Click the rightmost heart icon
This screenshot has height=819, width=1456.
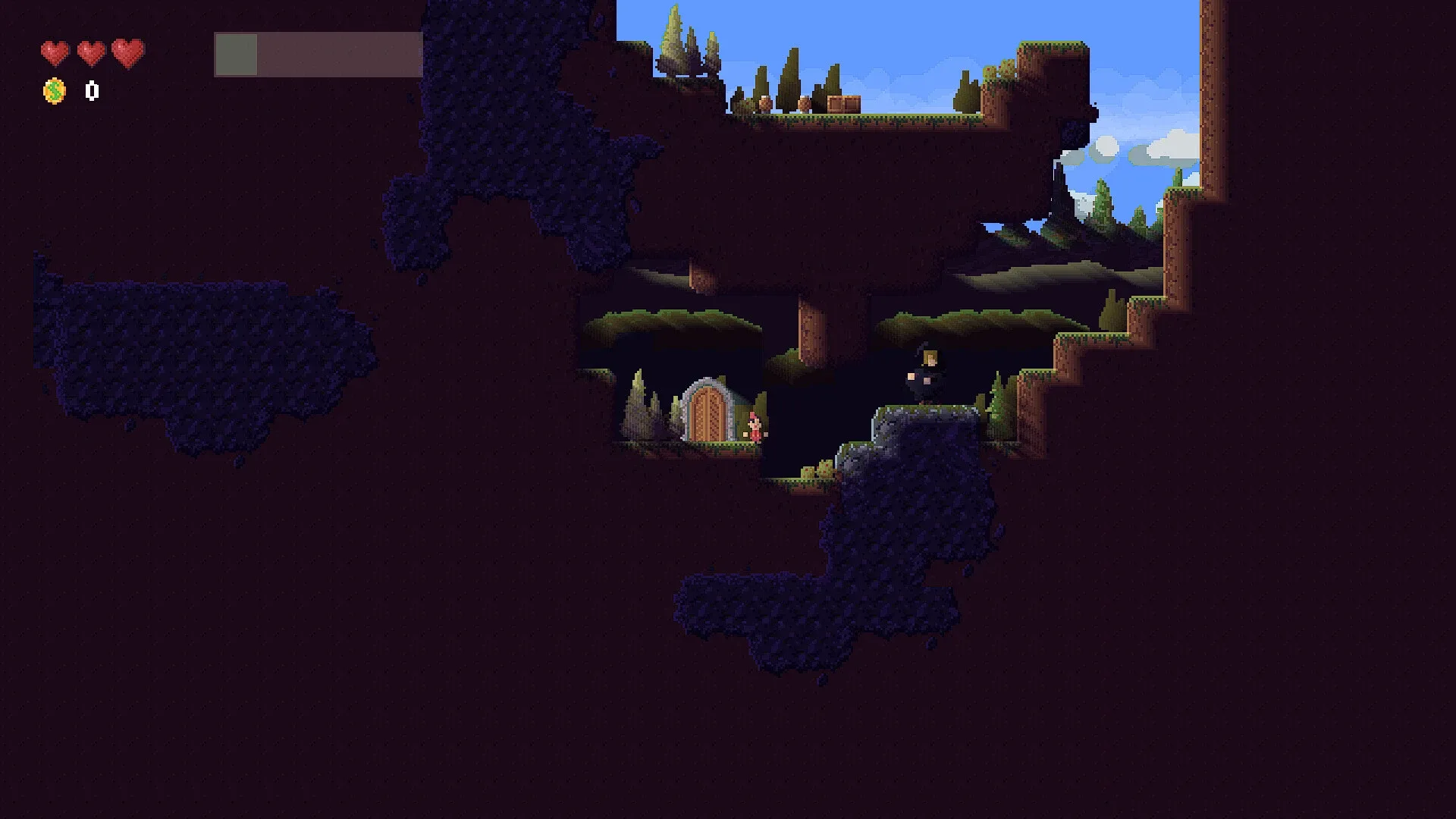click(127, 52)
